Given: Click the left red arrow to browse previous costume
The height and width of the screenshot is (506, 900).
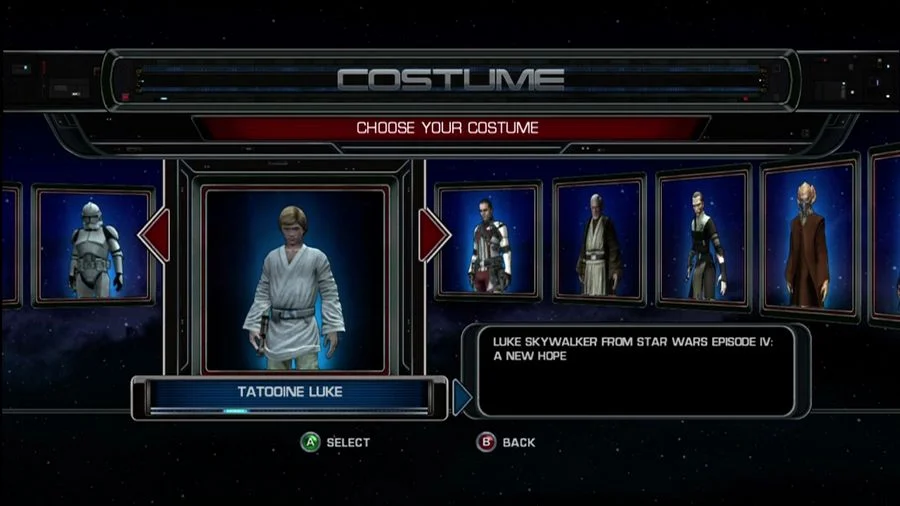Looking at the screenshot, I should (155, 236).
